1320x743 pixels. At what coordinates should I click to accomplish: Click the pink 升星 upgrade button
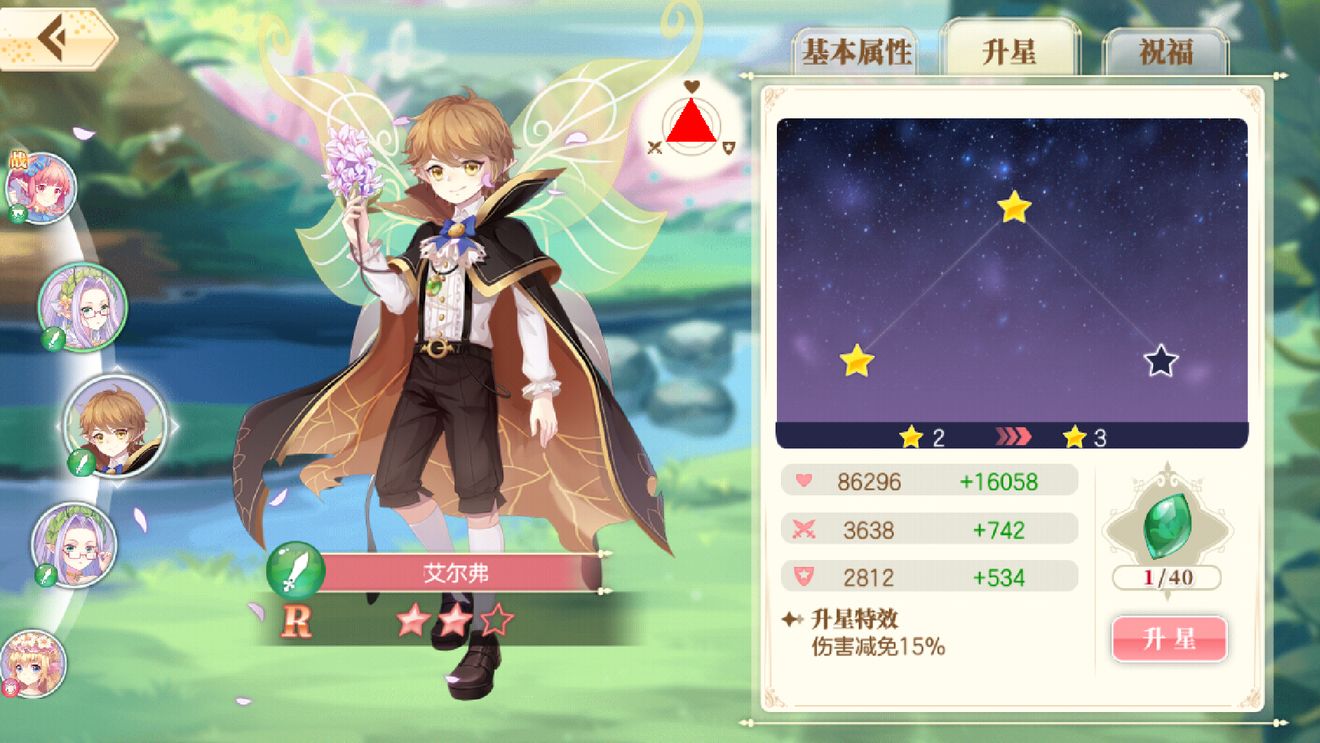[x=1169, y=639]
